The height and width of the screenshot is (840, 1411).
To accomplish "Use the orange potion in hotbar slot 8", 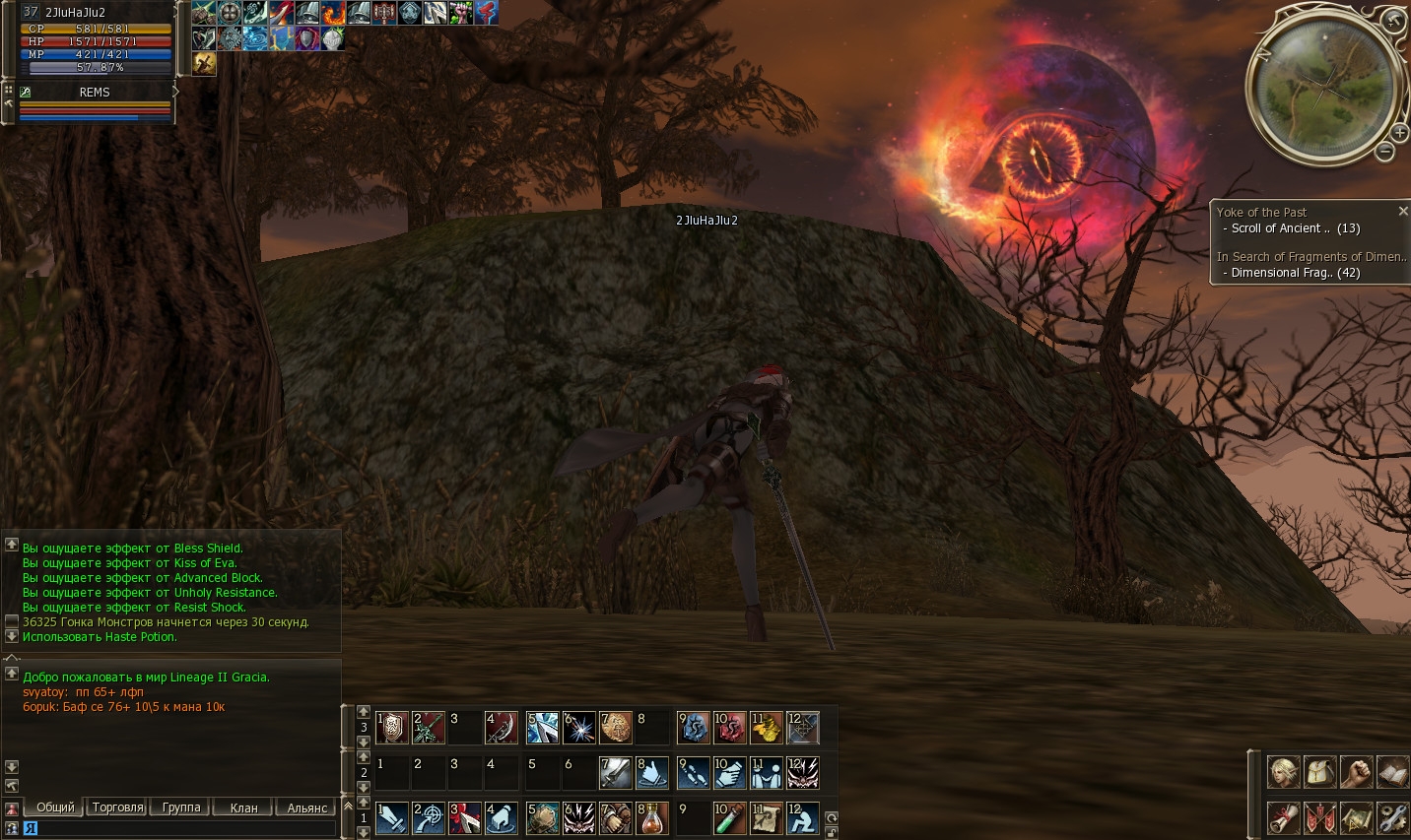I will pyautogui.click(x=651, y=818).
